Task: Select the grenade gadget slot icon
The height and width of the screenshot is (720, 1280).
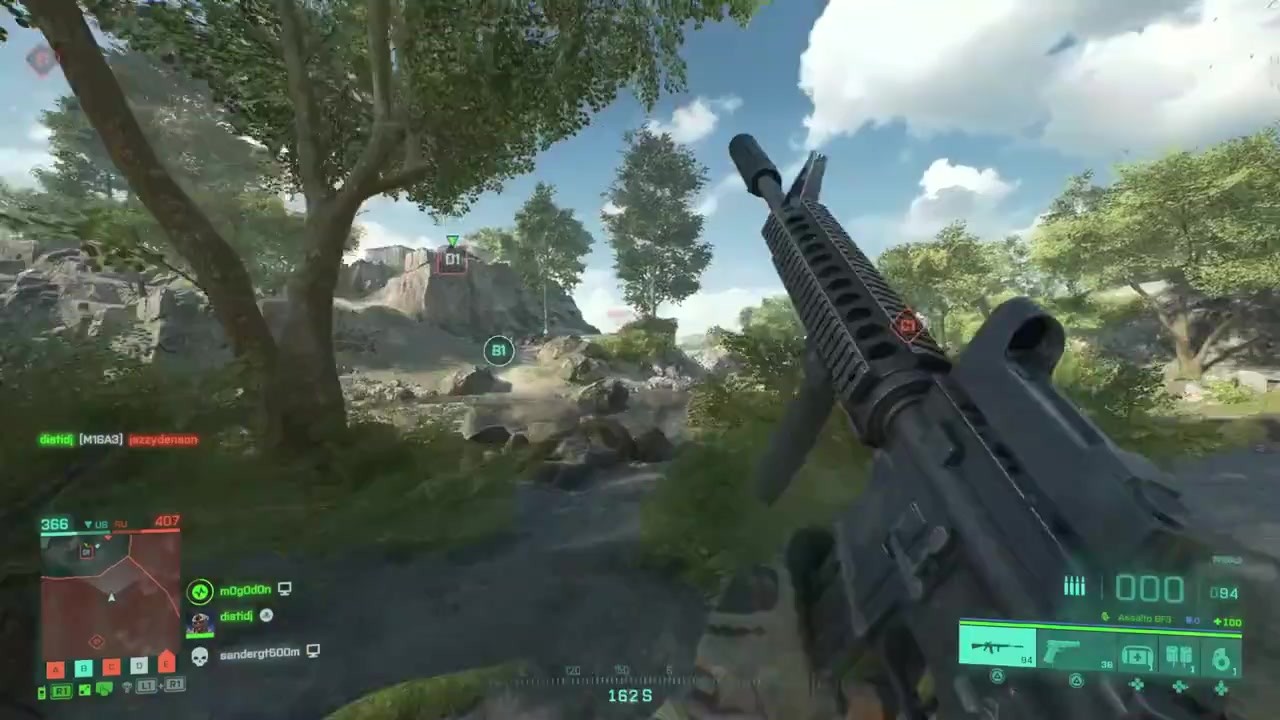Action: coord(1222,657)
